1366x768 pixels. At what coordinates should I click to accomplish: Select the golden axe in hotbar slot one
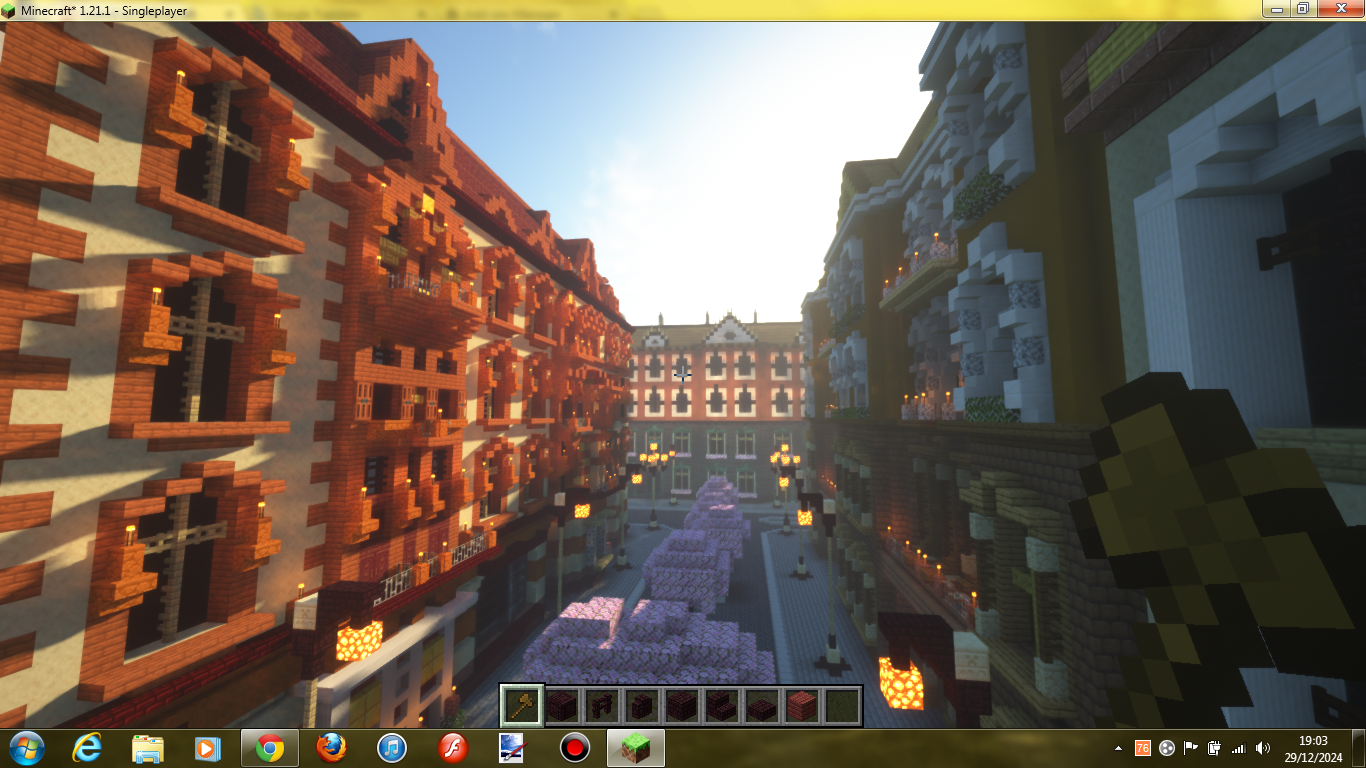[521, 707]
